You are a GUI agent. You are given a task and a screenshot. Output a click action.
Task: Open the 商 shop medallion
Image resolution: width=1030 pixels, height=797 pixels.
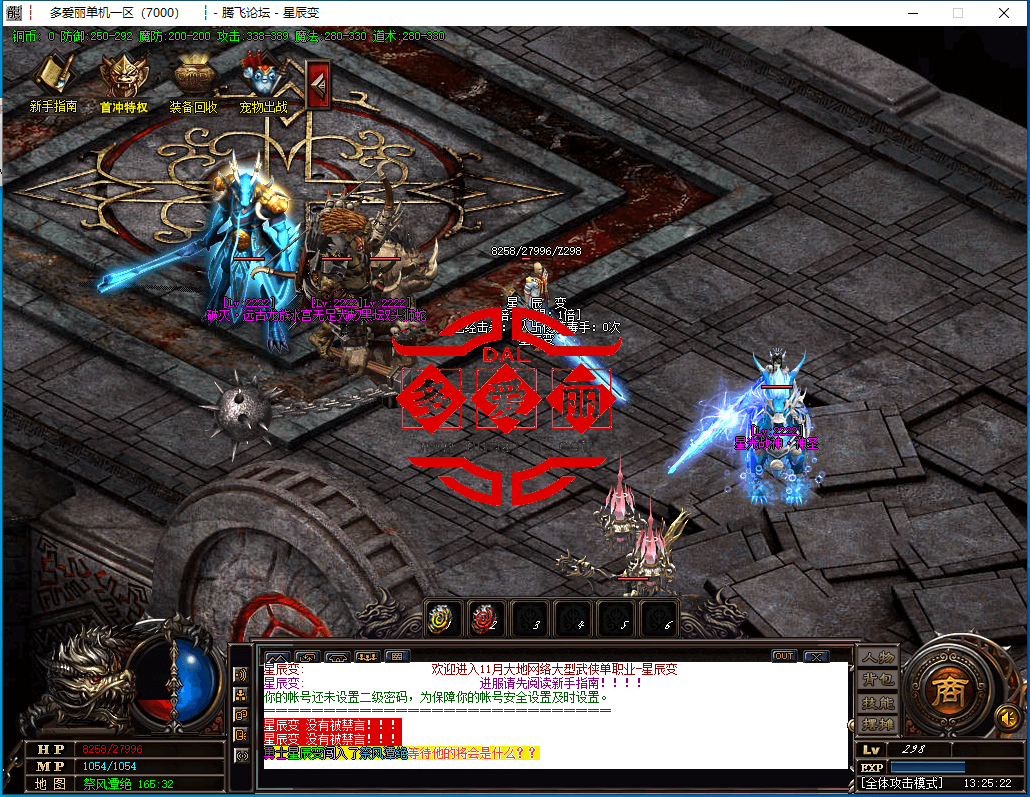click(945, 689)
